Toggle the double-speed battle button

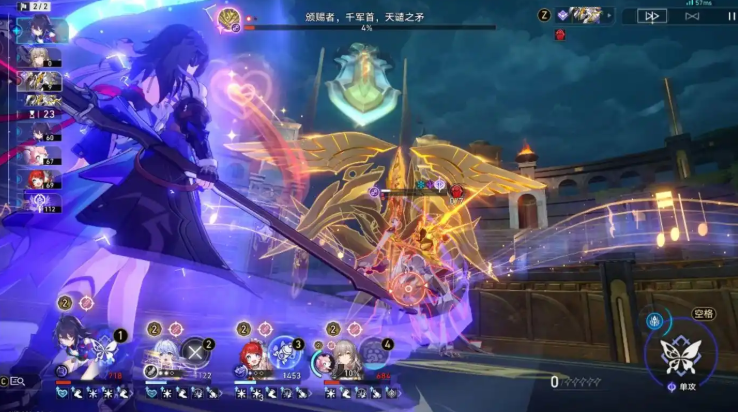coord(650,16)
